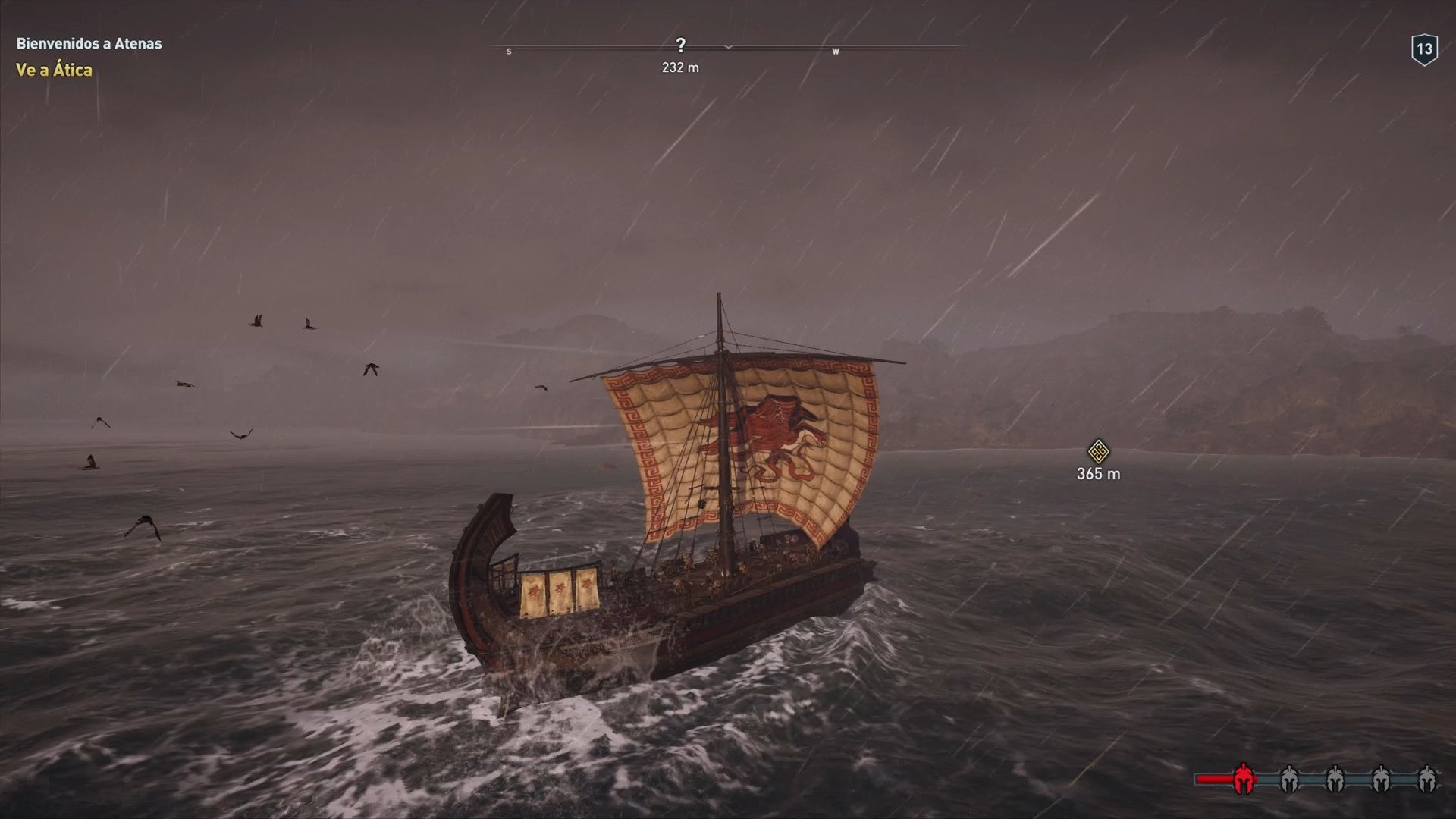The image size is (1456, 819).
Task: Select the gold diamond objective marker
Action: 1097,450
